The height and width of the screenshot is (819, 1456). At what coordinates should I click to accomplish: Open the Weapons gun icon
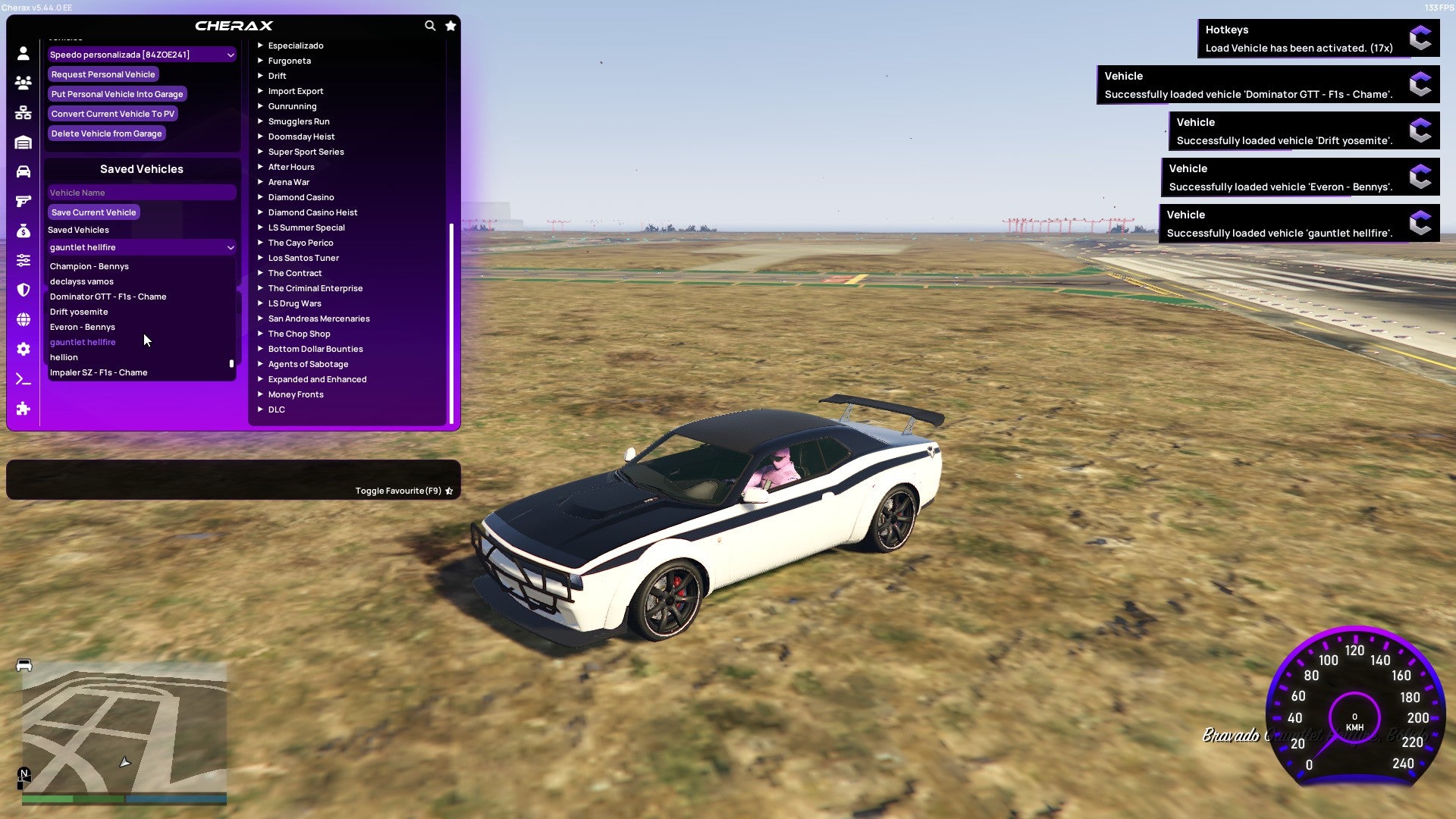pos(23,202)
